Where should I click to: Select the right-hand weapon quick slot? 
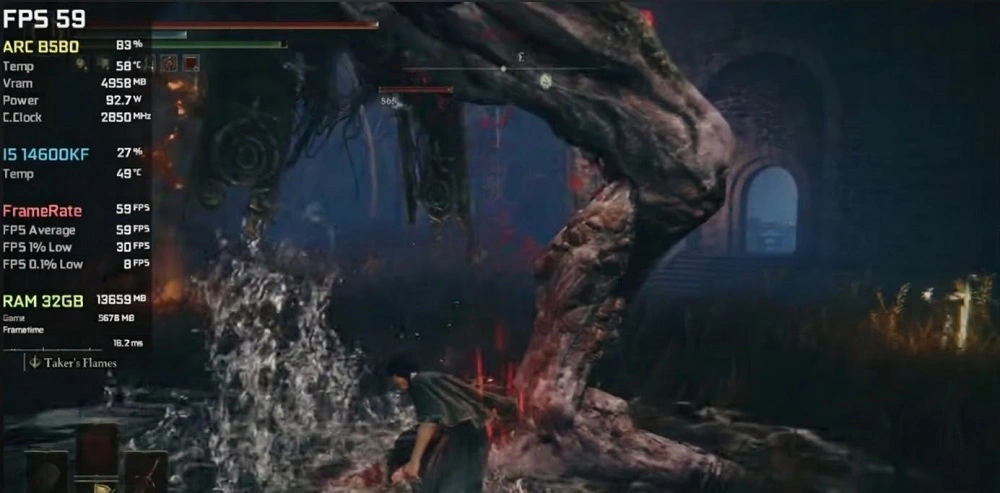145,470
